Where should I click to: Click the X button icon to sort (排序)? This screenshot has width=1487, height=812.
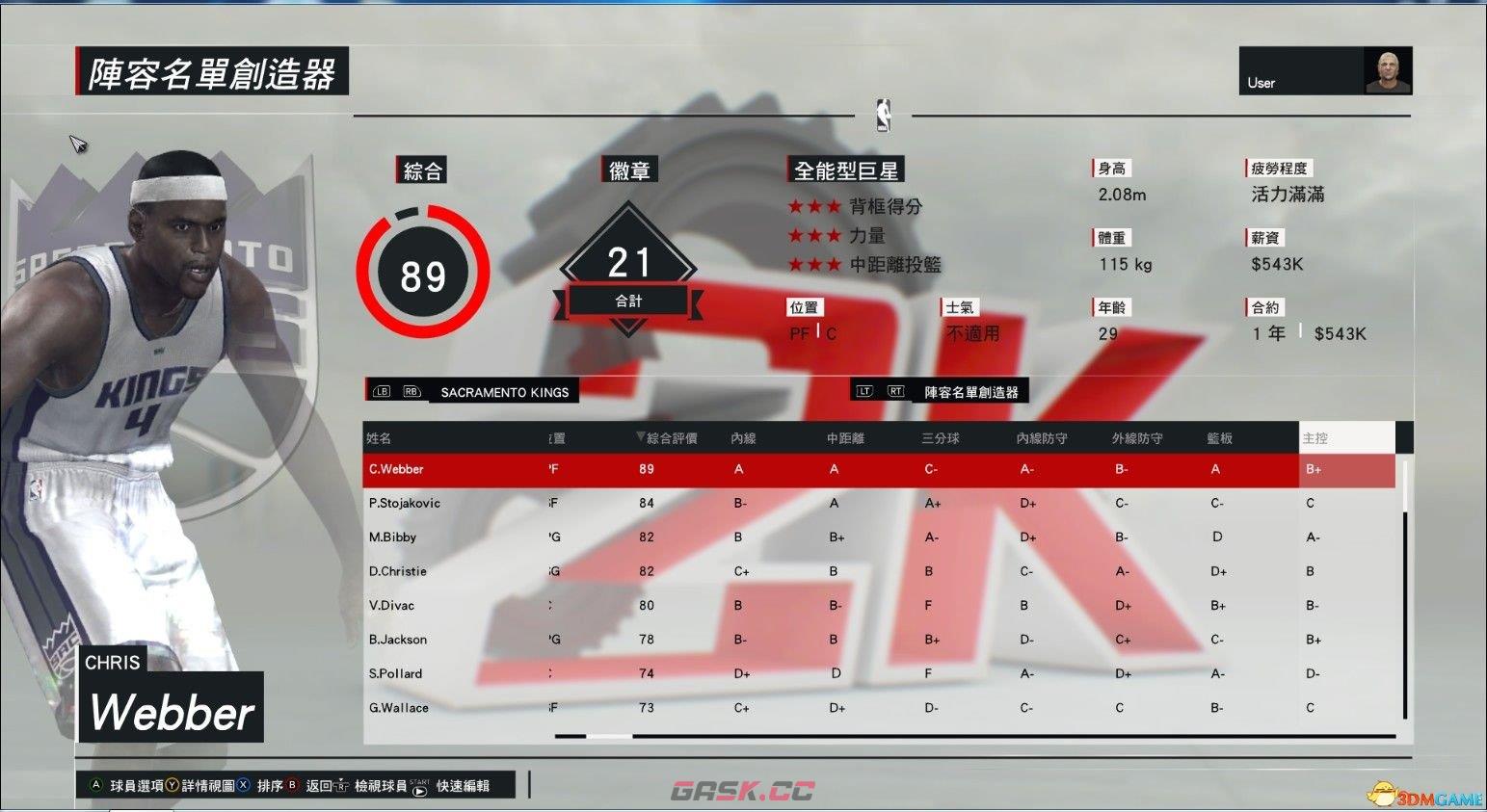click(x=244, y=786)
